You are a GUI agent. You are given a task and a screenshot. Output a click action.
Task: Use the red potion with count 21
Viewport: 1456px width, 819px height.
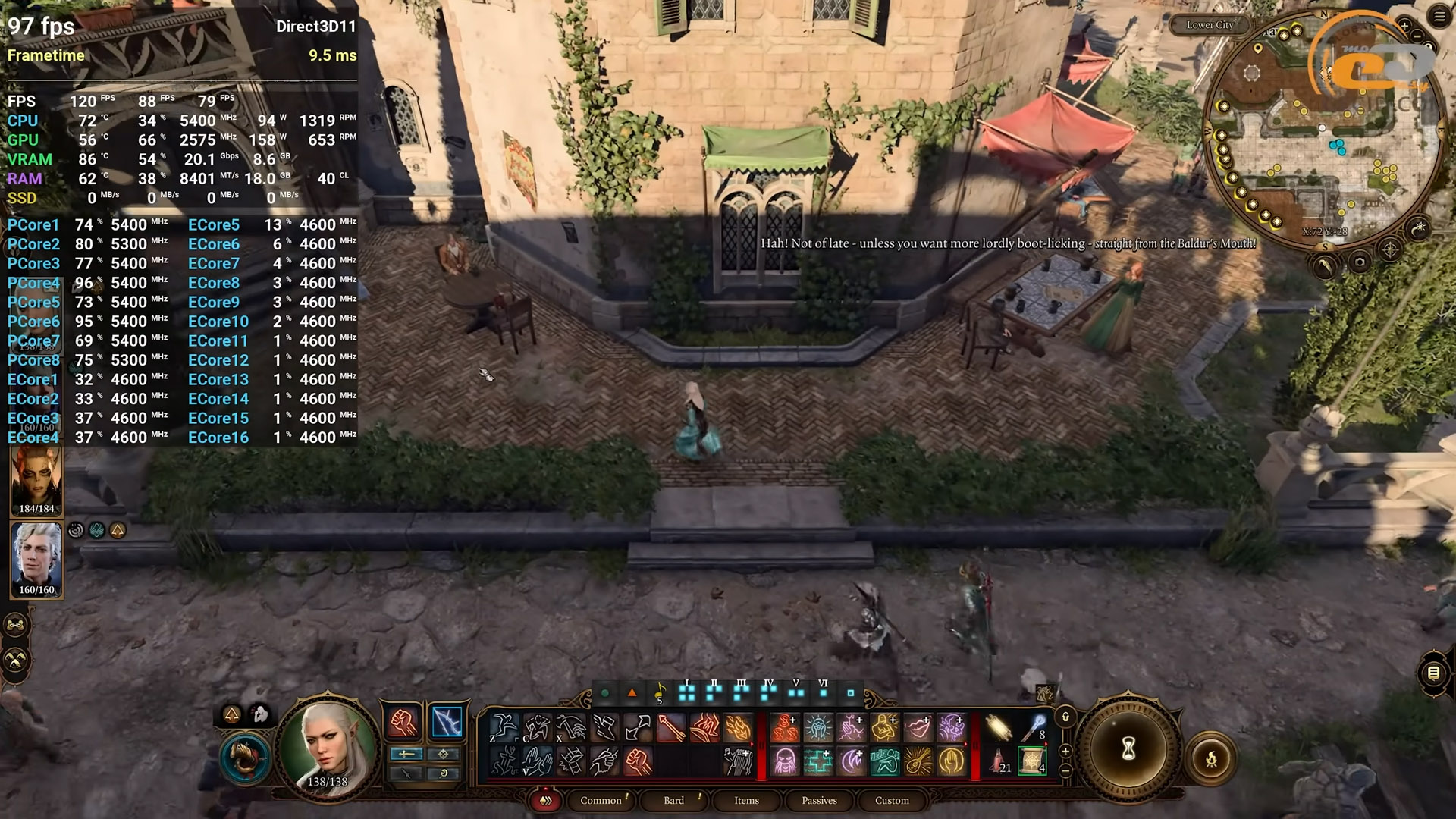999,761
